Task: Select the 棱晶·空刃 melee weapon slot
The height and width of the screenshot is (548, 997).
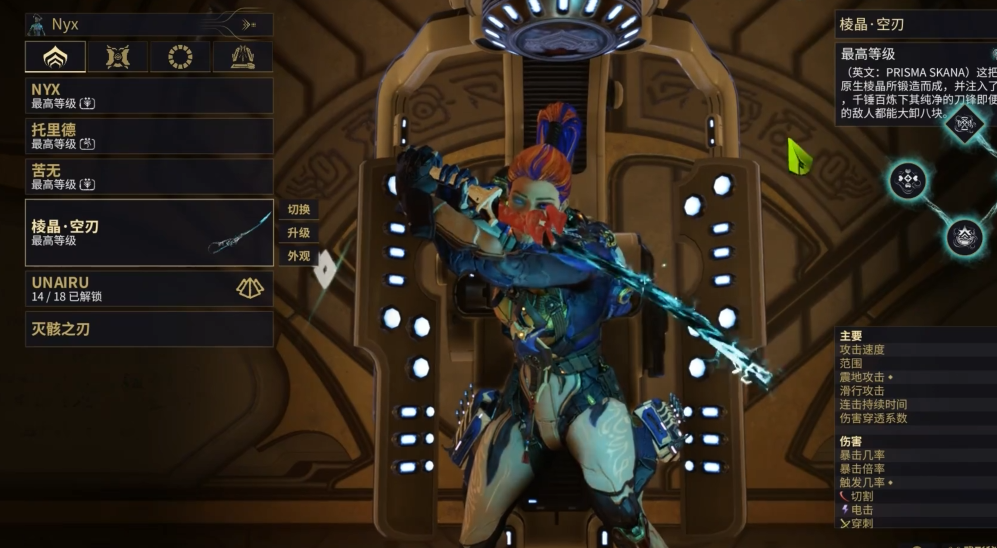Action: (x=149, y=232)
